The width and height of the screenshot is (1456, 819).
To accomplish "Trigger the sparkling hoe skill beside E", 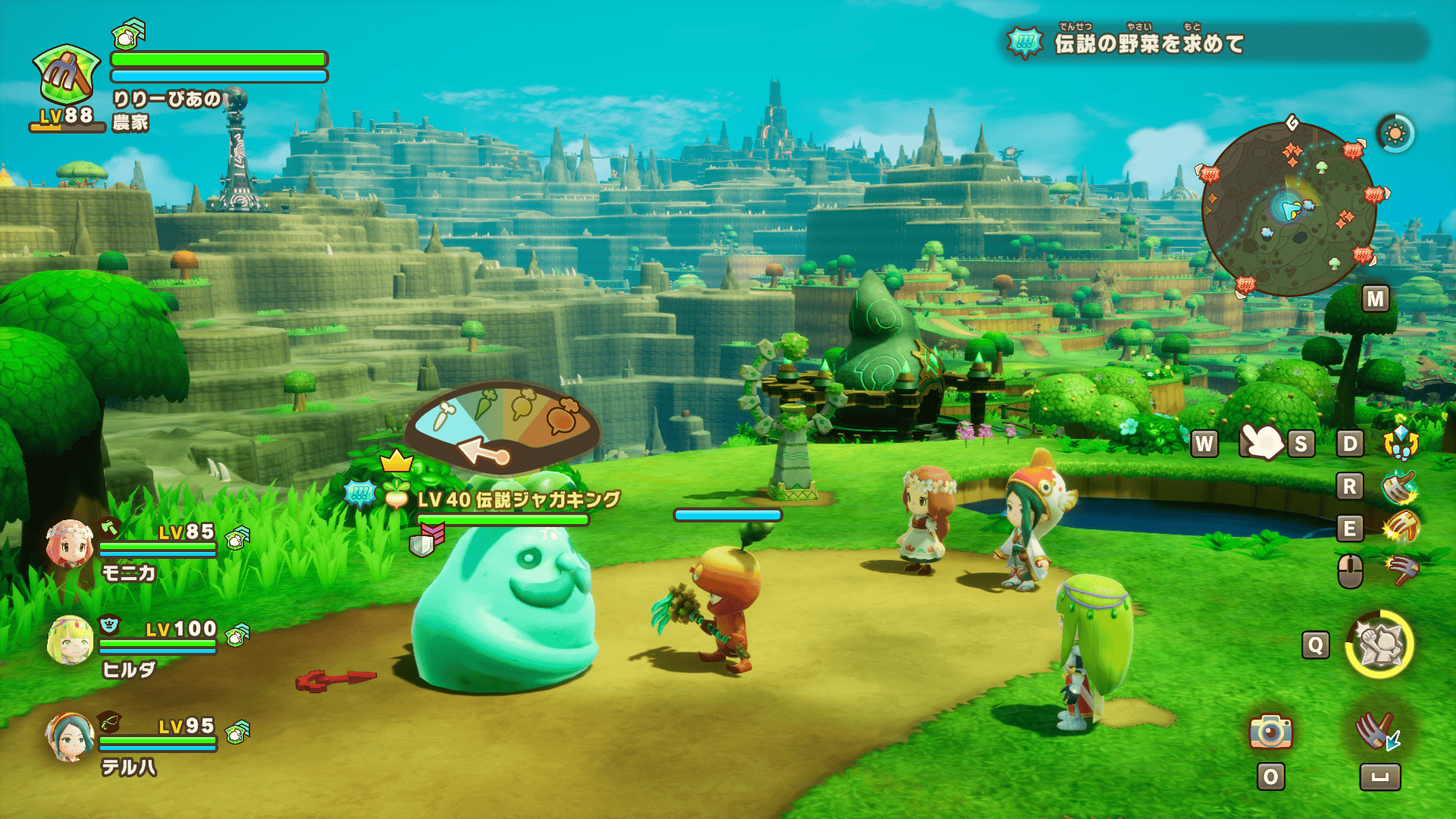I will [x=1400, y=528].
